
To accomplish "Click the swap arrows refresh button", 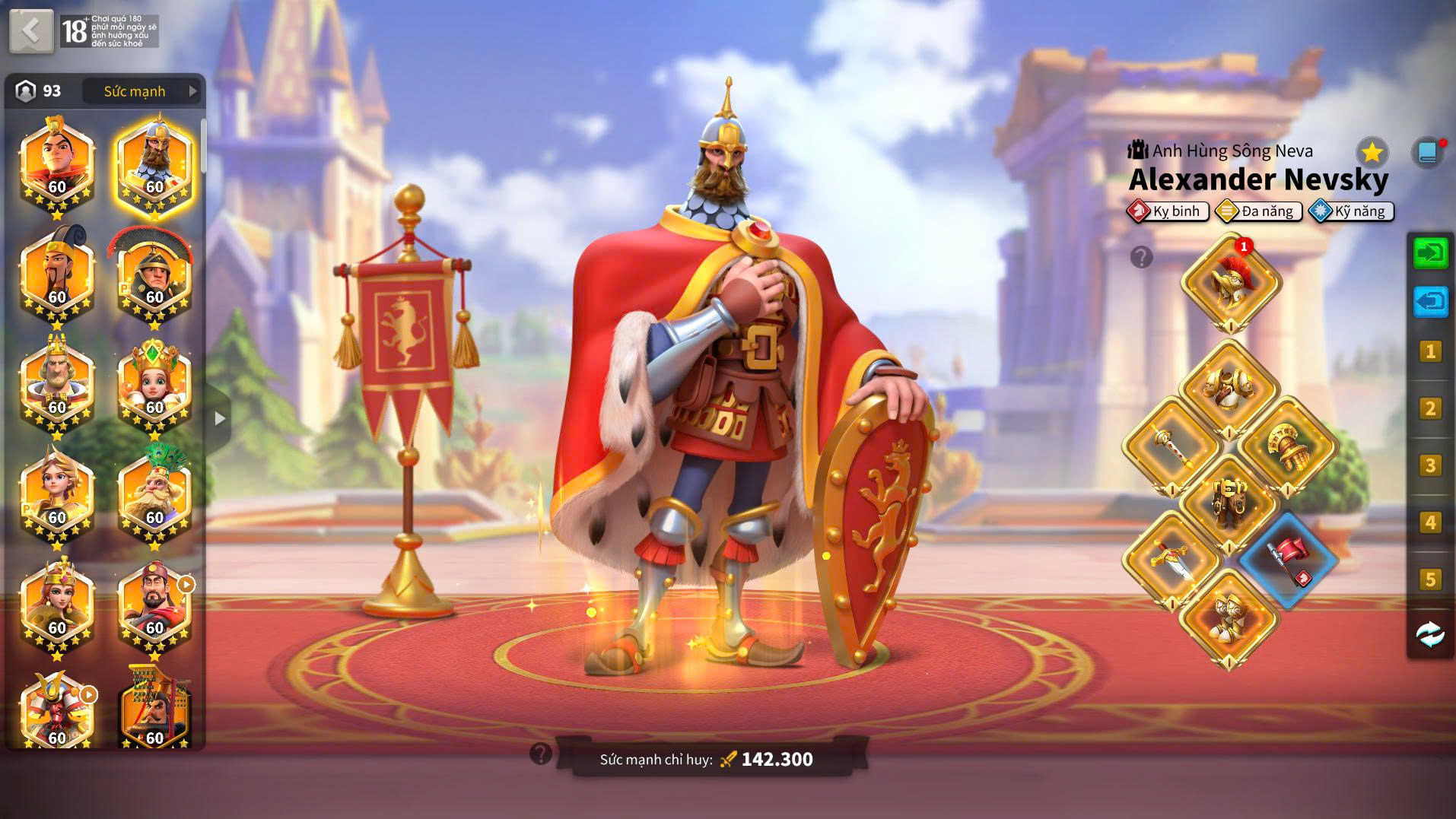I will tap(1430, 633).
